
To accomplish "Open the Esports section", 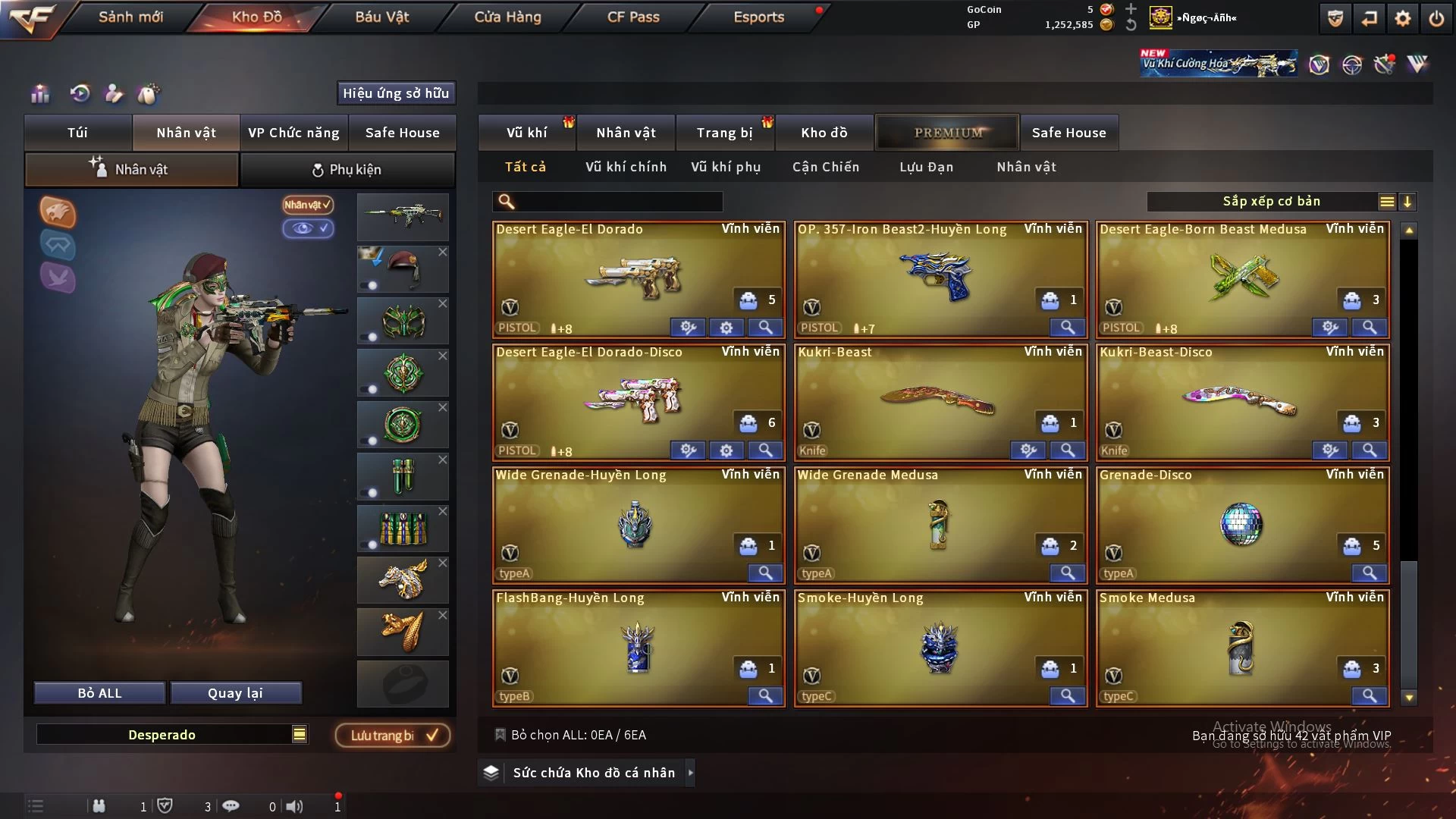I will click(x=758, y=17).
